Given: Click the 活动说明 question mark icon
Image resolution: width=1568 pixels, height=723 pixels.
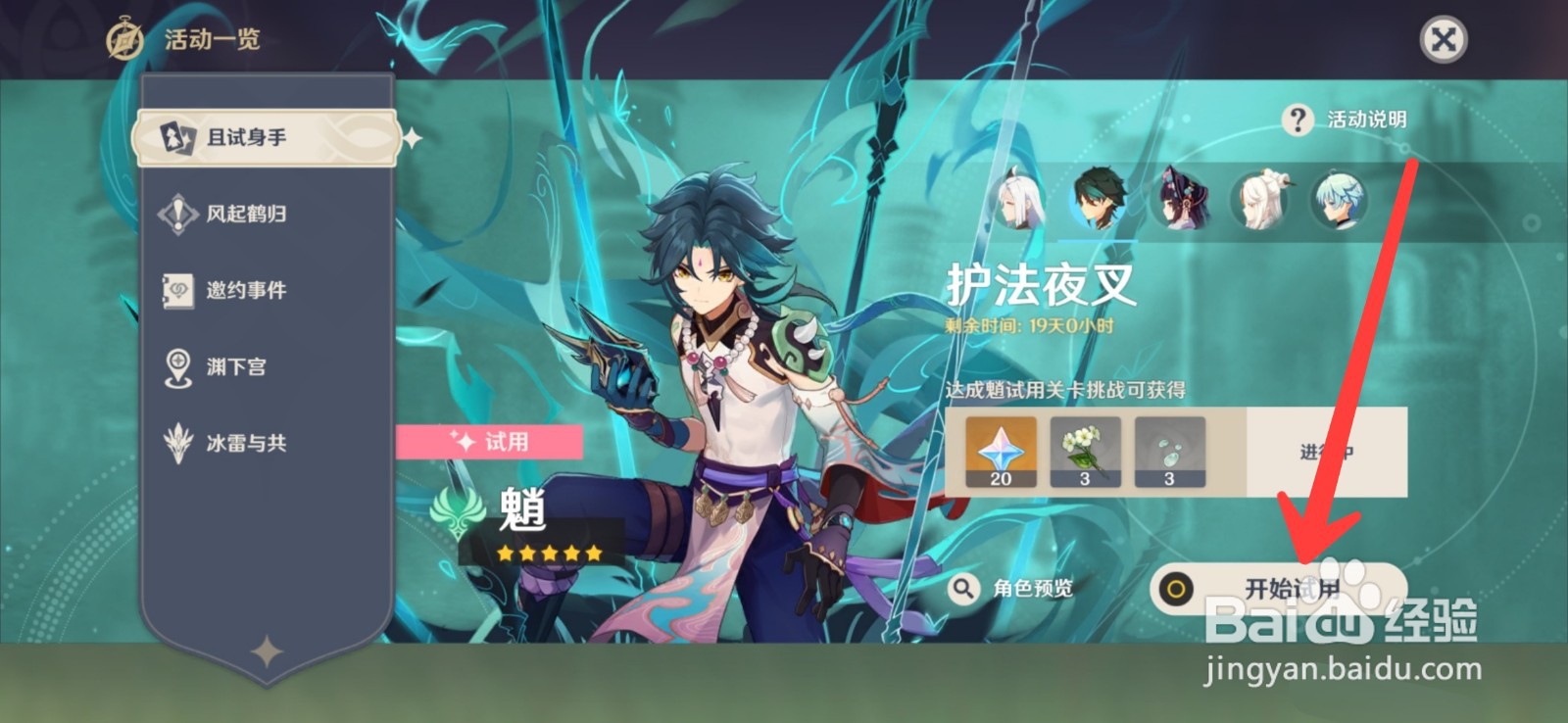Looking at the screenshot, I should (1299, 120).
